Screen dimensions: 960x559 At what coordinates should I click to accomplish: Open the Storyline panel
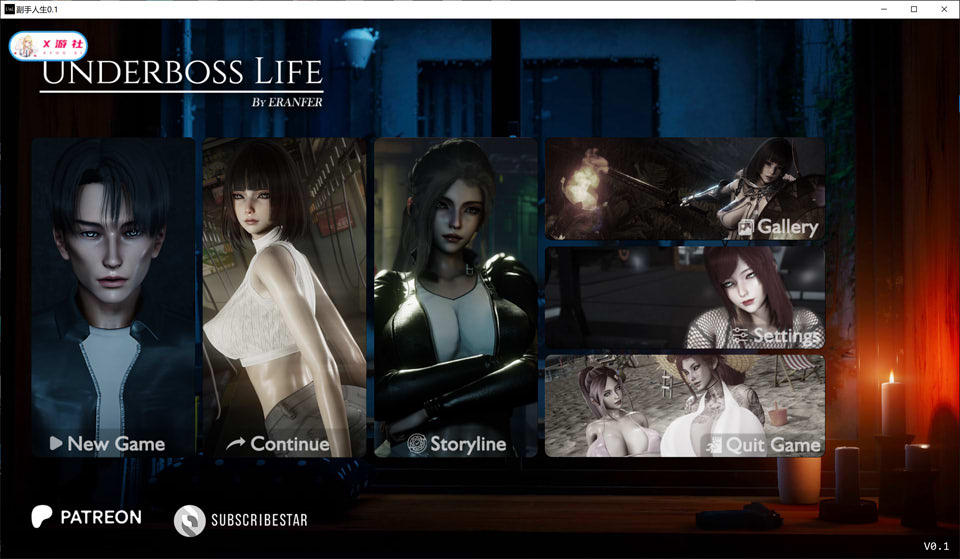click(456, 298)
